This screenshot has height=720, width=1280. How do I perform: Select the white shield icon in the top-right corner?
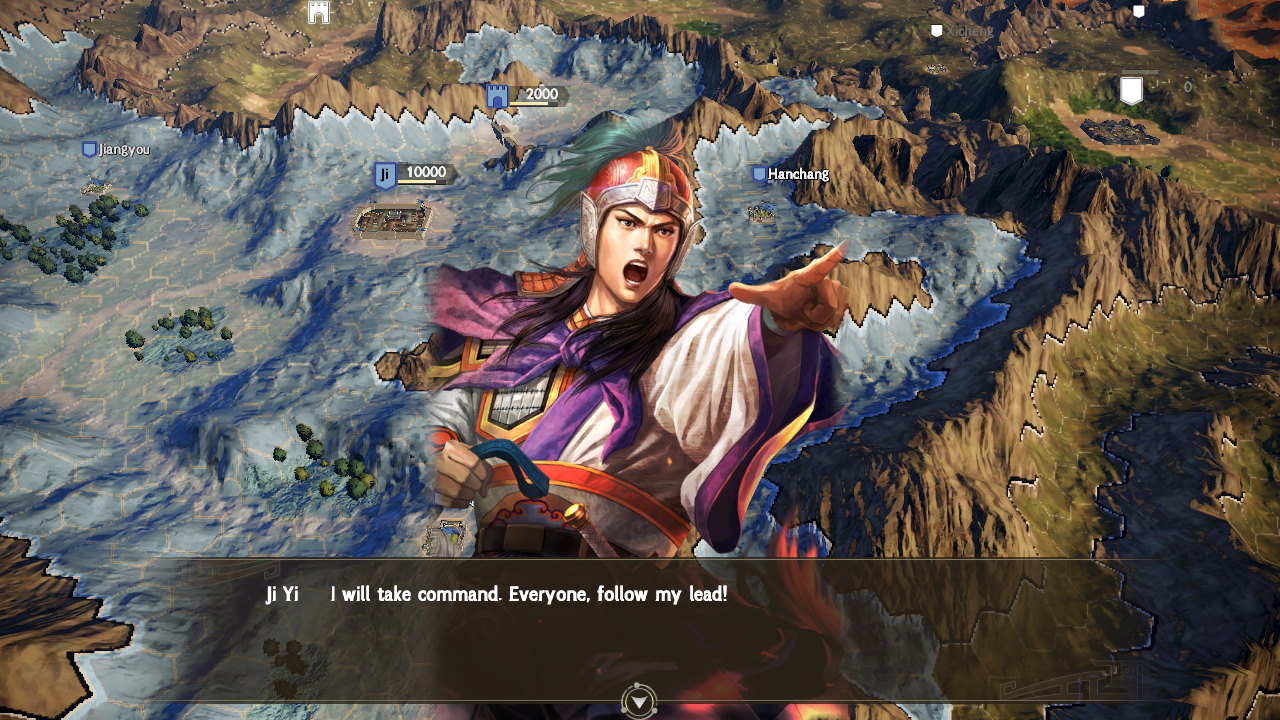[1138, 10]
